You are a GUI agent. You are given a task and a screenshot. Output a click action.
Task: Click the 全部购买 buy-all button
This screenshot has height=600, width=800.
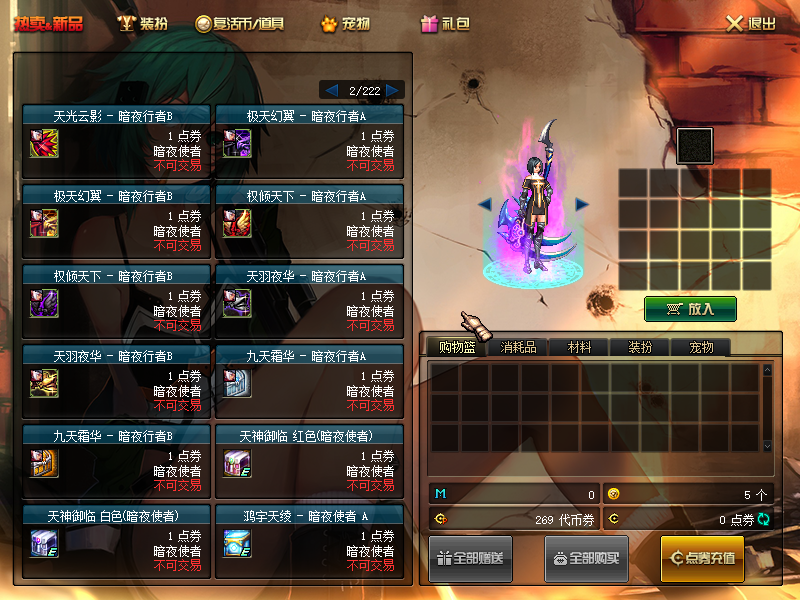point(586,558)
